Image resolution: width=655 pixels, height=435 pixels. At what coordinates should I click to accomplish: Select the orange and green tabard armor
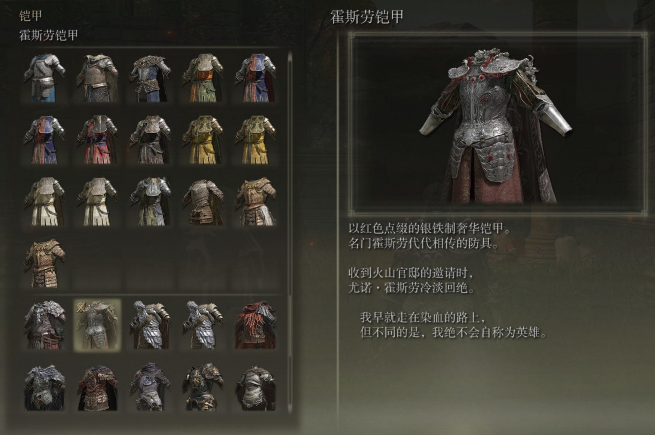203,77
